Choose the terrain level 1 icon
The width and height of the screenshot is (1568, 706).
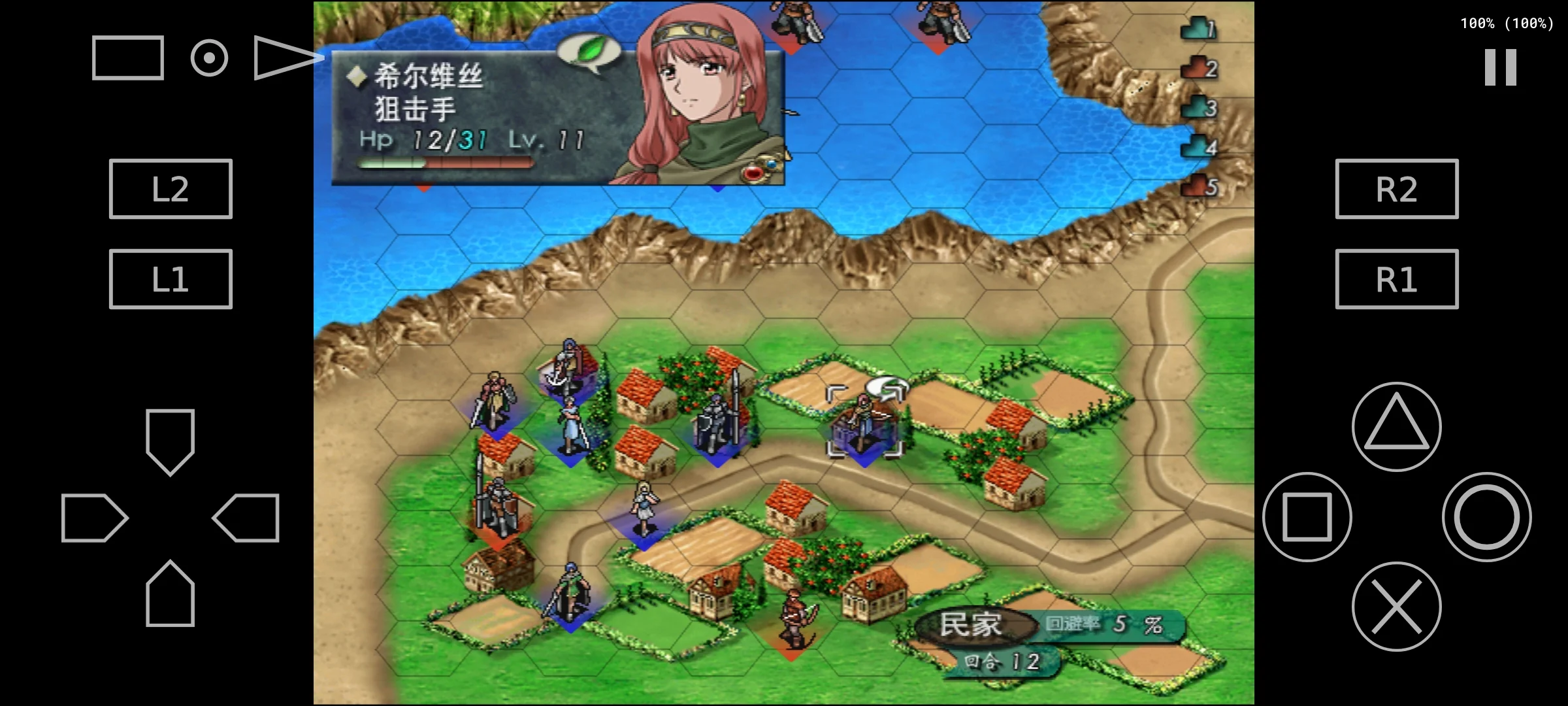click(x=1198, y=27)
